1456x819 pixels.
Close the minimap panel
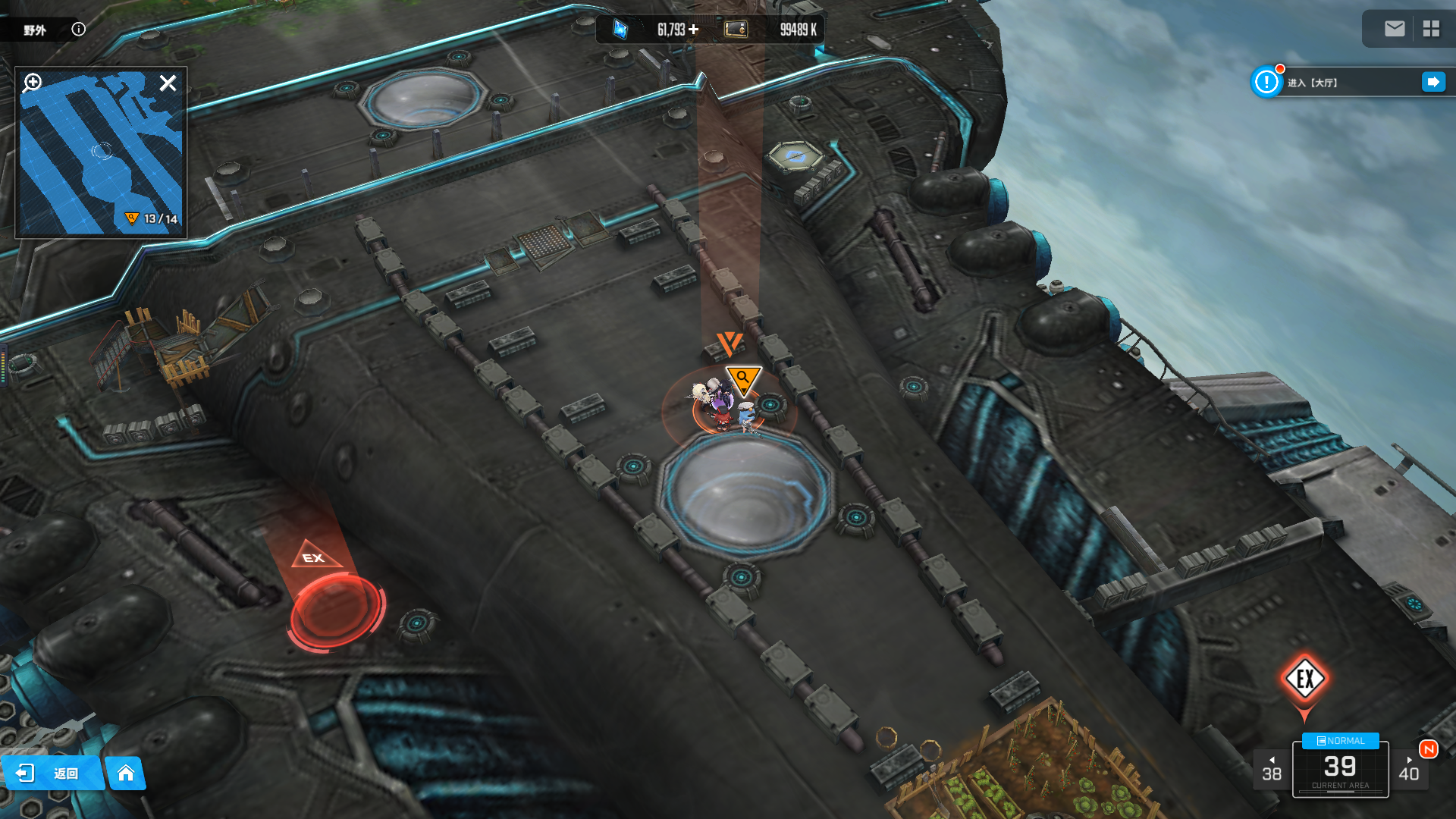pyautogui.click(x=168, y=83)
